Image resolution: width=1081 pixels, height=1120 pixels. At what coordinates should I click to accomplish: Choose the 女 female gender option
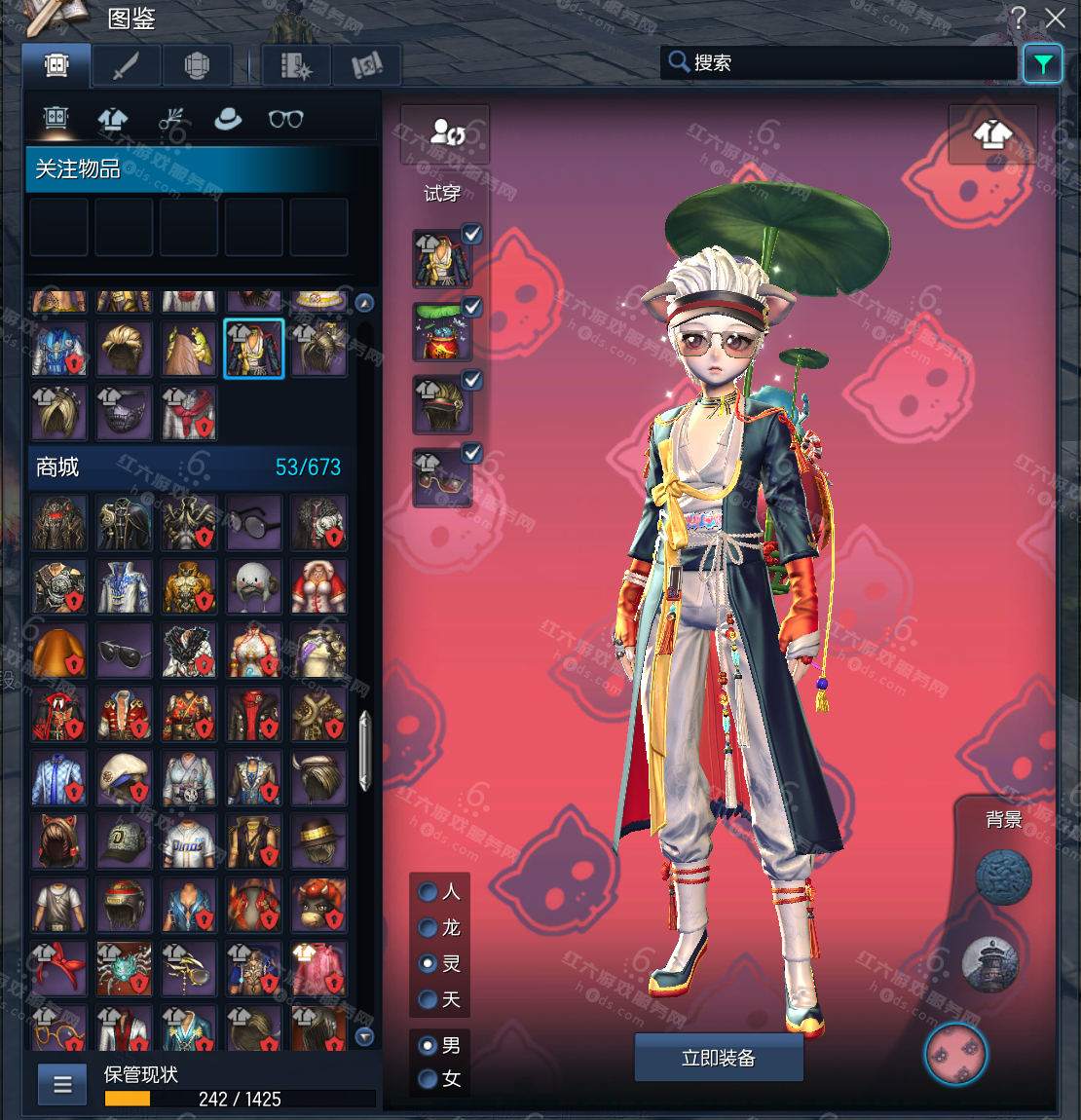click(x=428, y=1078)
